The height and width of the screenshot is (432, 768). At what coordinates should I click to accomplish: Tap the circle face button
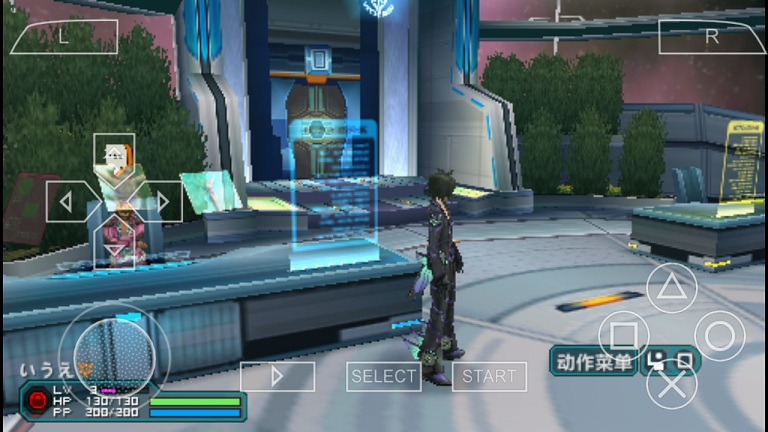[x=719, y=336]
